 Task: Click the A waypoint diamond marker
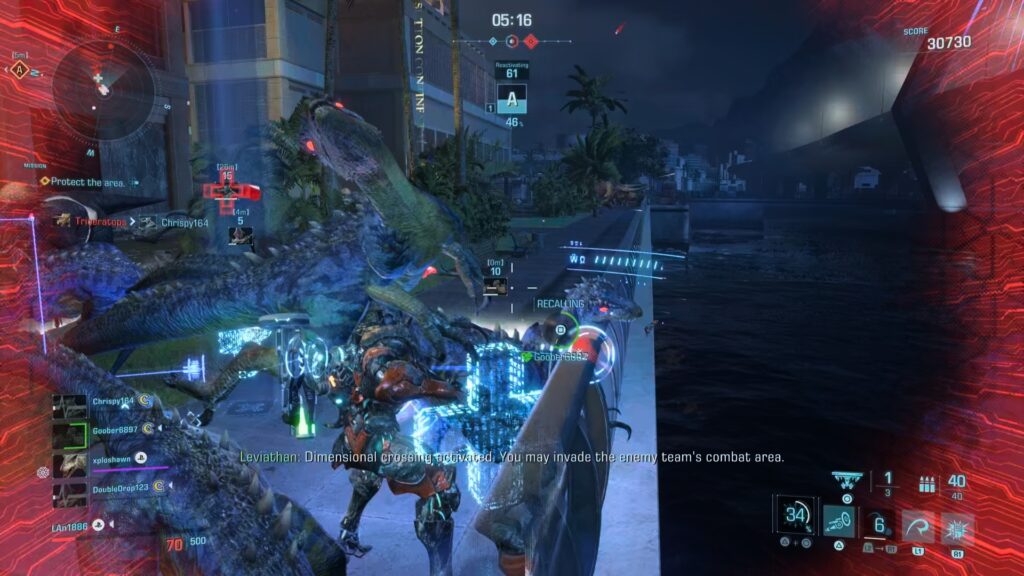pos(18,70)
